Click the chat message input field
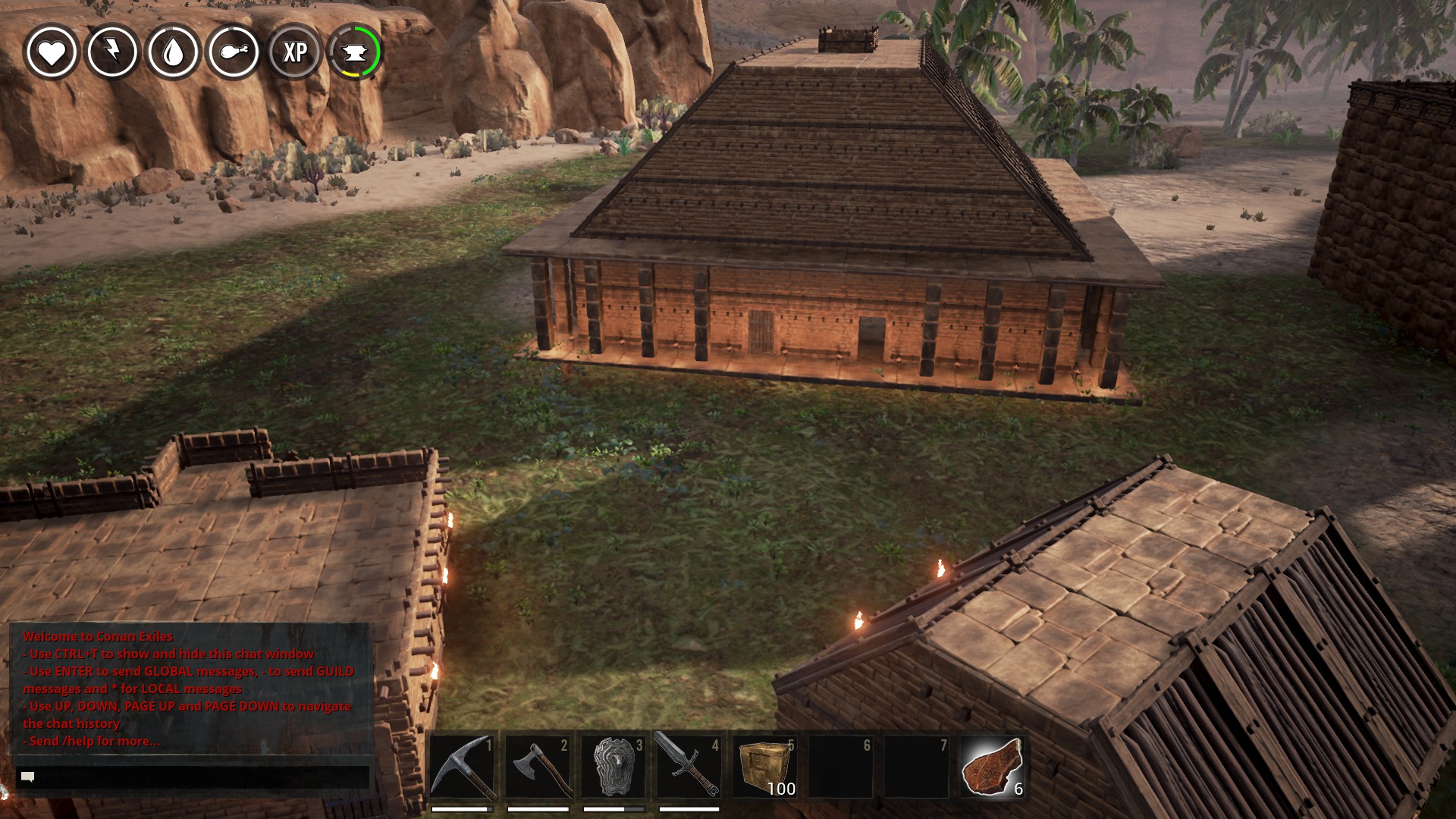This screenshot has height=819, width=1456. click(x=193, y=777)
